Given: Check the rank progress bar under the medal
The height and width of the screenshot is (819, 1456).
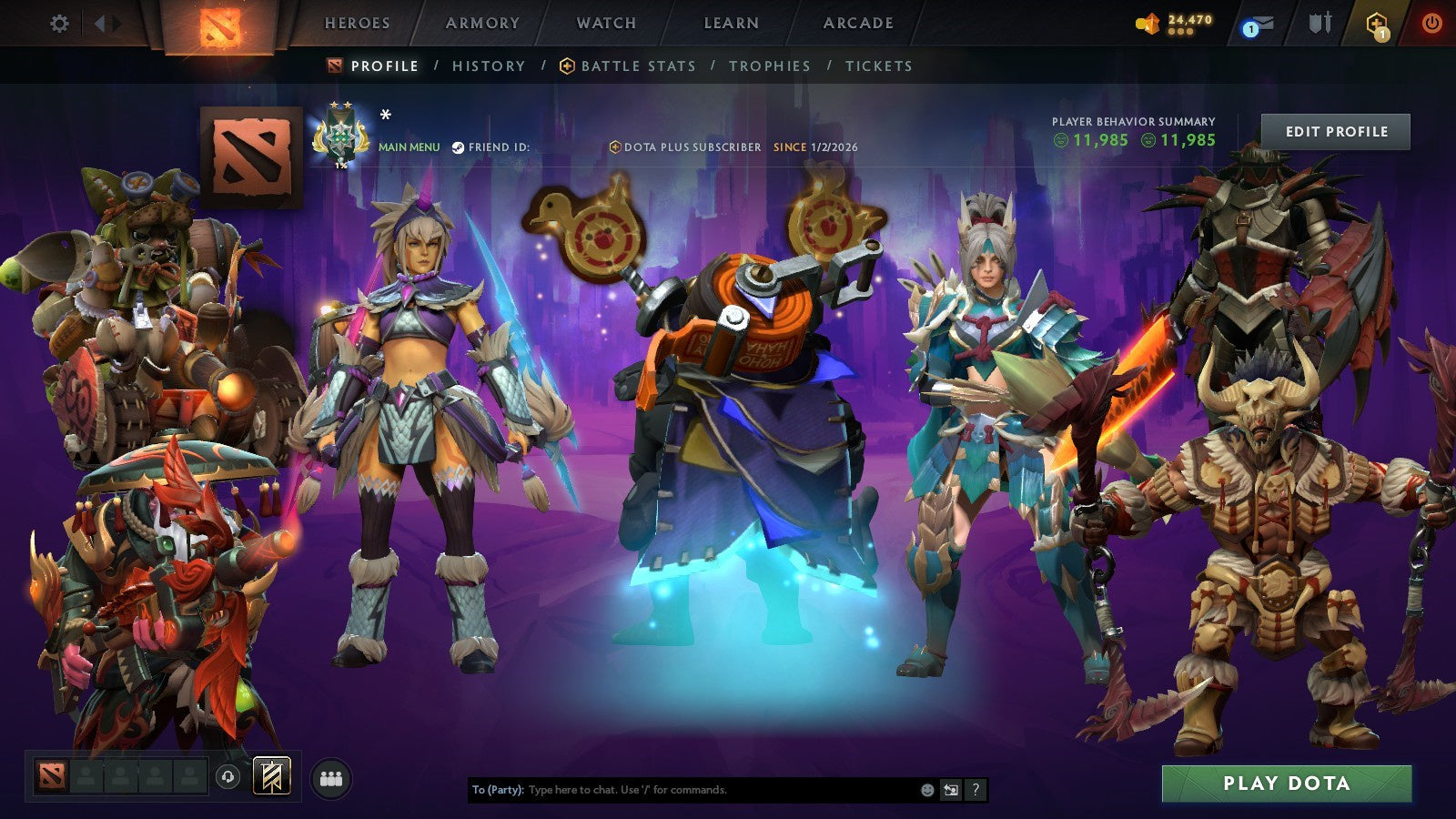Looking at the screenshot, I should click(340, 166).
